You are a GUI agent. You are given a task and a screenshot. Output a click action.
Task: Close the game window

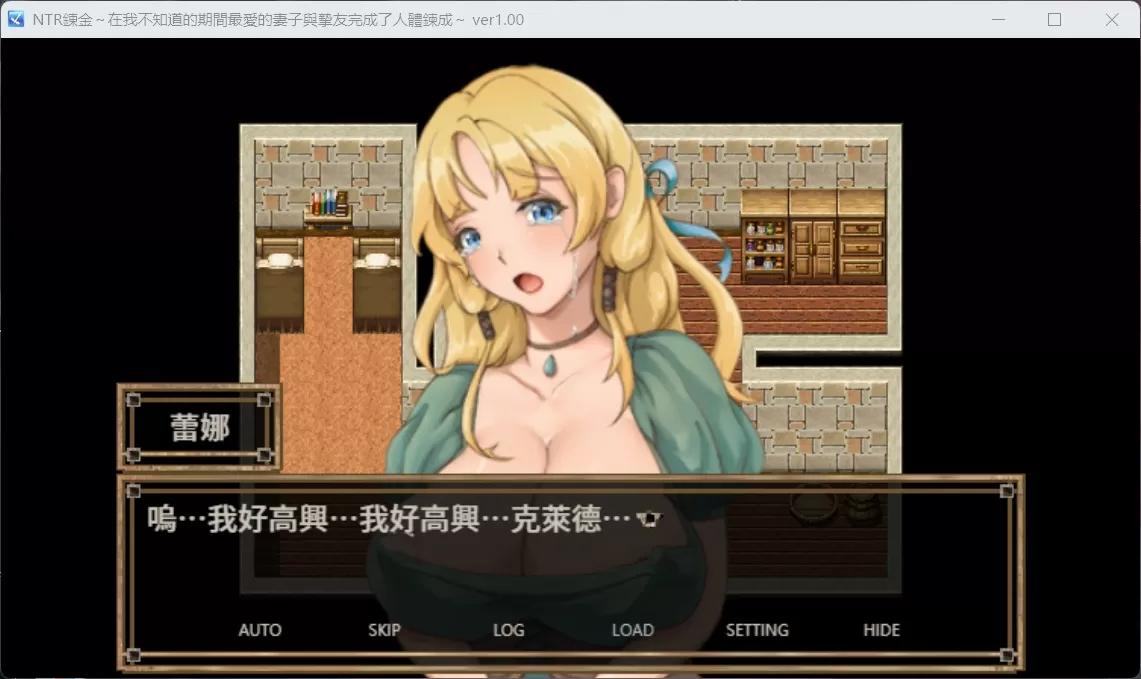pos(1111,20)
